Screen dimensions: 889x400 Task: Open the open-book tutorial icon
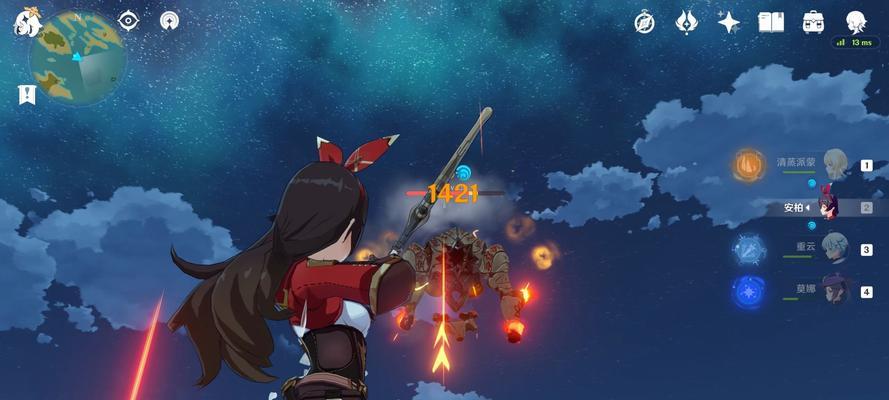click(x=770, y=22)
